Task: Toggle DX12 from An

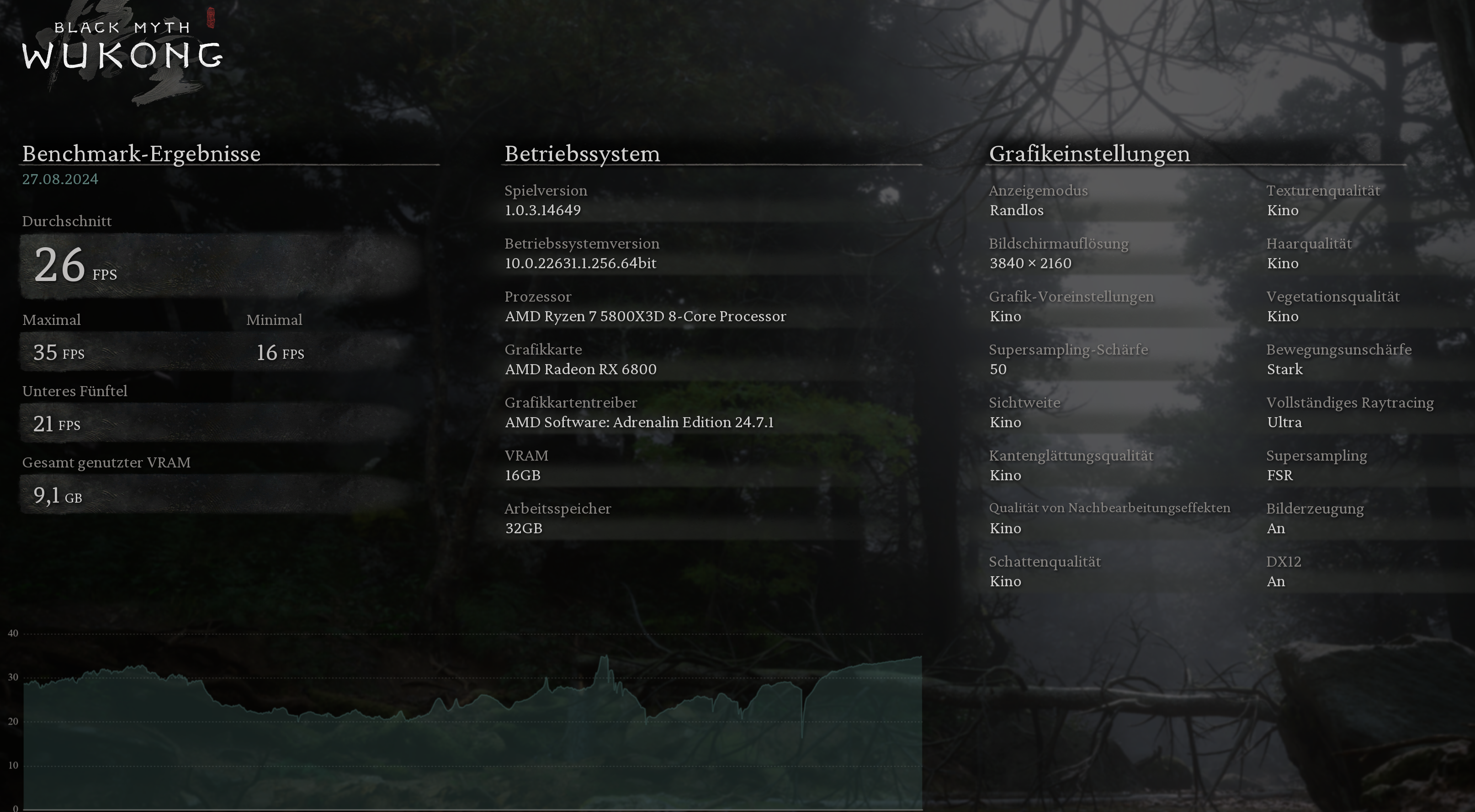Action: coord(1276,581)
